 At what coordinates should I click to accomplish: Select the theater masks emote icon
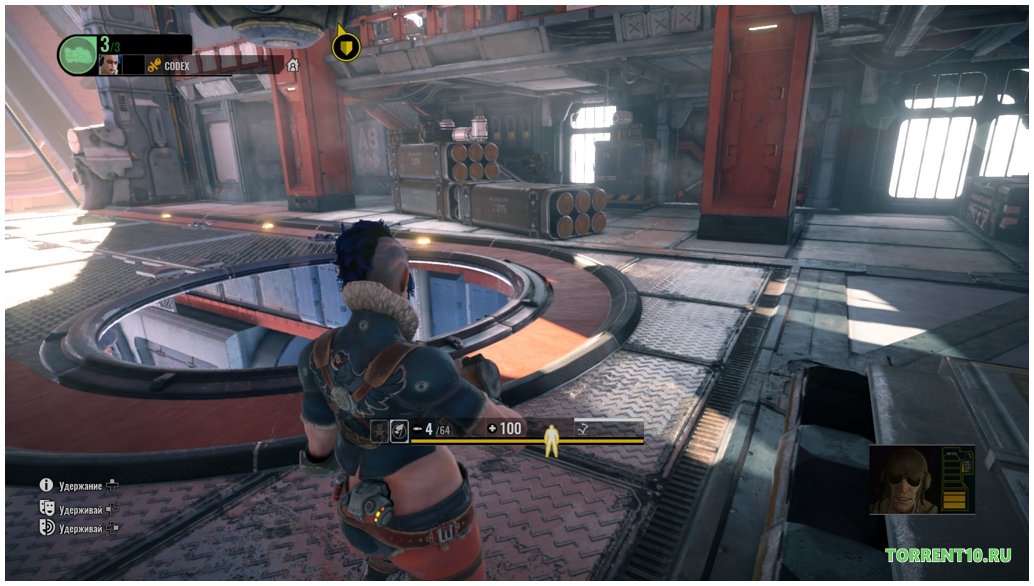pyautogui.click(x=46, y=507)
